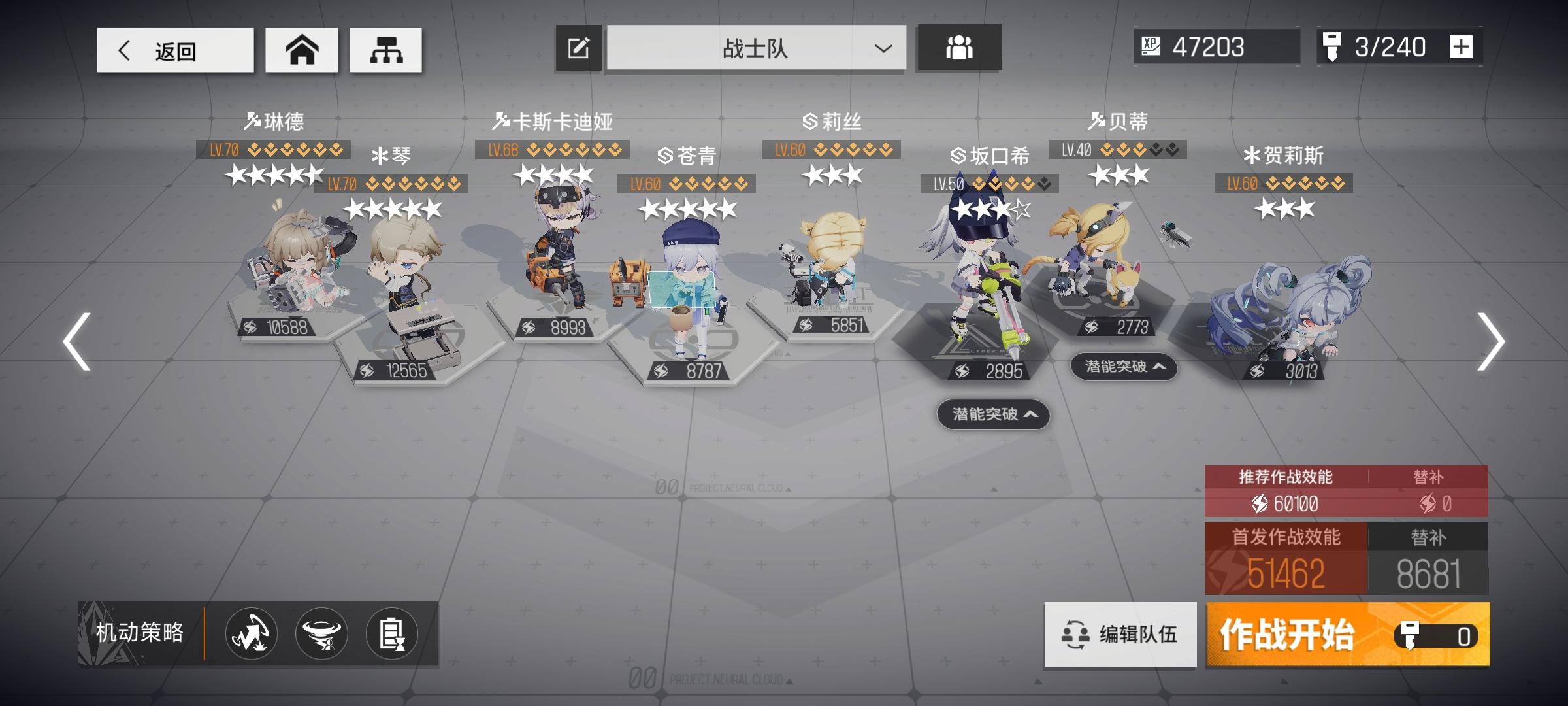Click the formation structure icon beside home
This screenshot has height=706, width=1568.
[385, 49]
